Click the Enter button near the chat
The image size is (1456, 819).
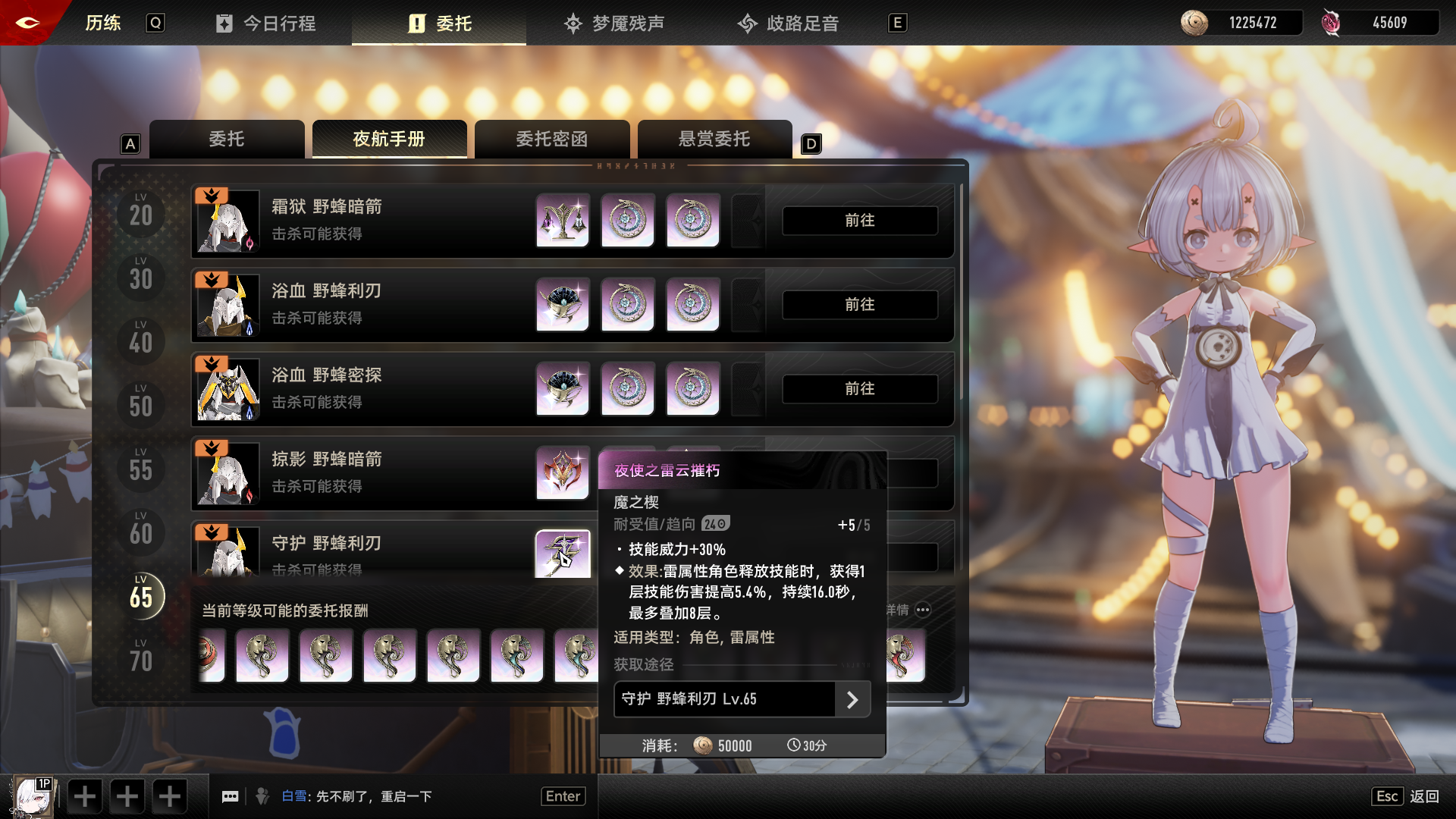tap(563, 795)
